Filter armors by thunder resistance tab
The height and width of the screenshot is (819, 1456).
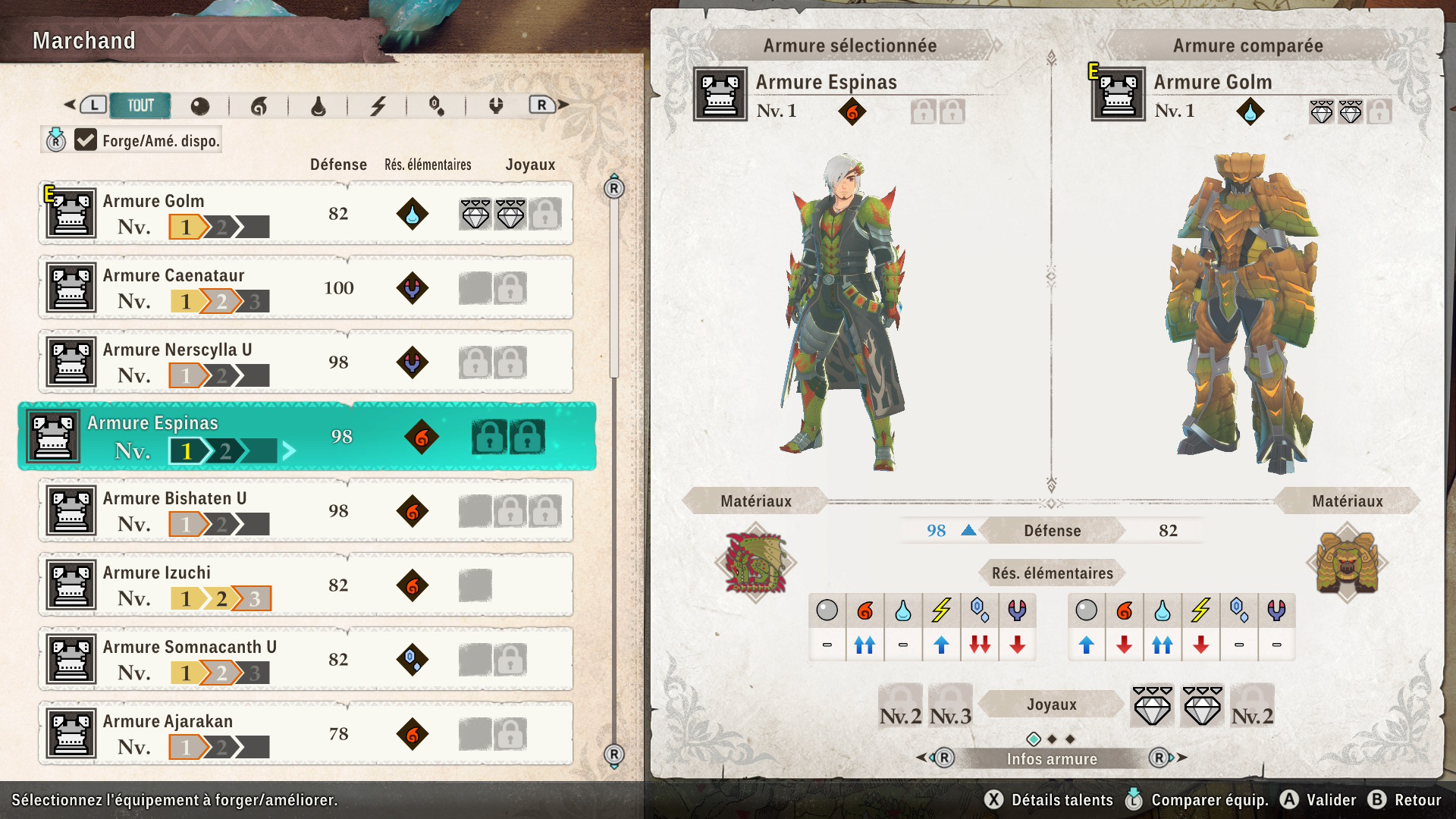coord(378,106)
